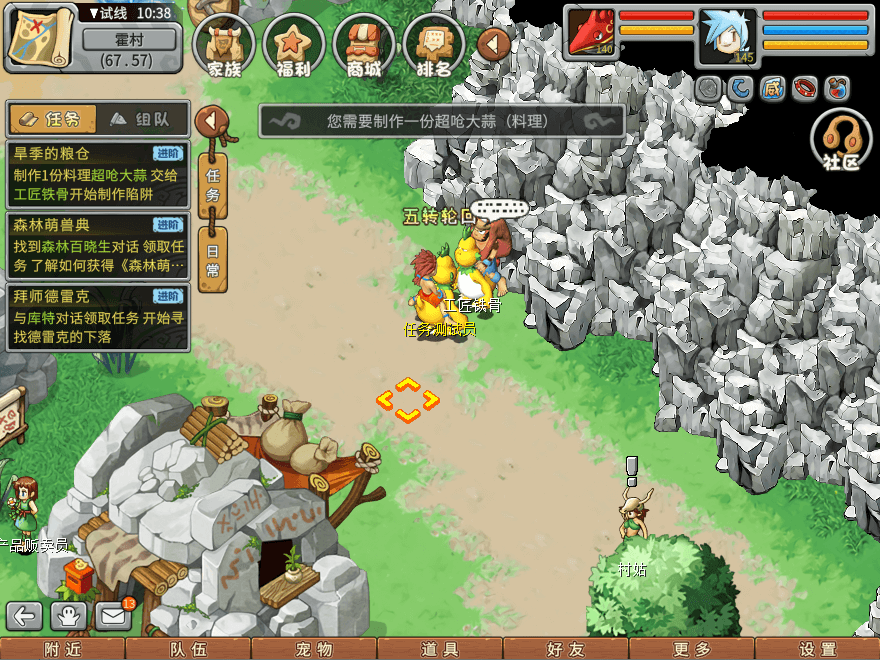Viewport: 880px width, 660px height.
Task: Open the 家族 family menu
Action: (224, 44)
